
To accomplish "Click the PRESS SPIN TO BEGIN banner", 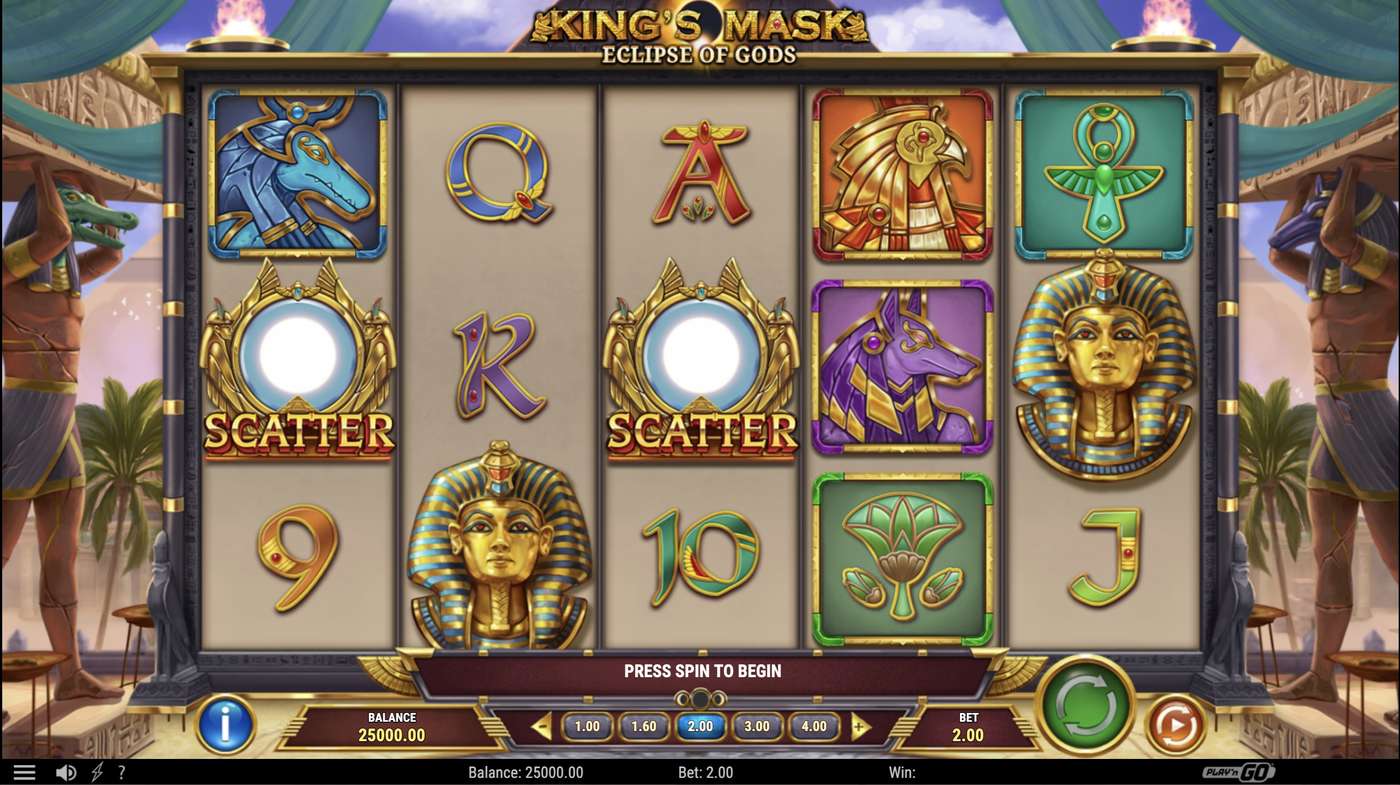I will coord(700,671).
